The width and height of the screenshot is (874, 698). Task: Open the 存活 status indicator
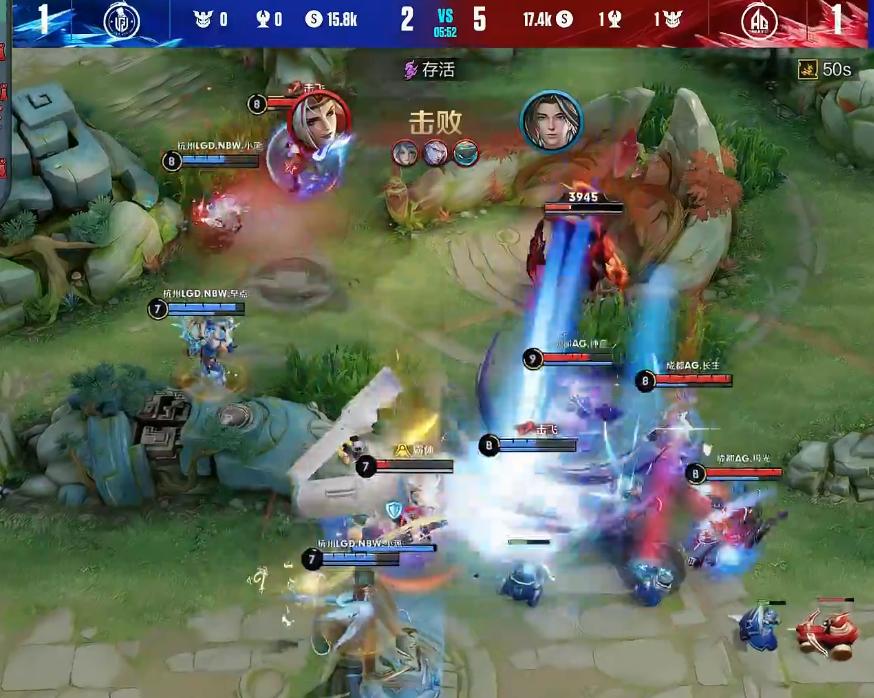pos(429,70)
